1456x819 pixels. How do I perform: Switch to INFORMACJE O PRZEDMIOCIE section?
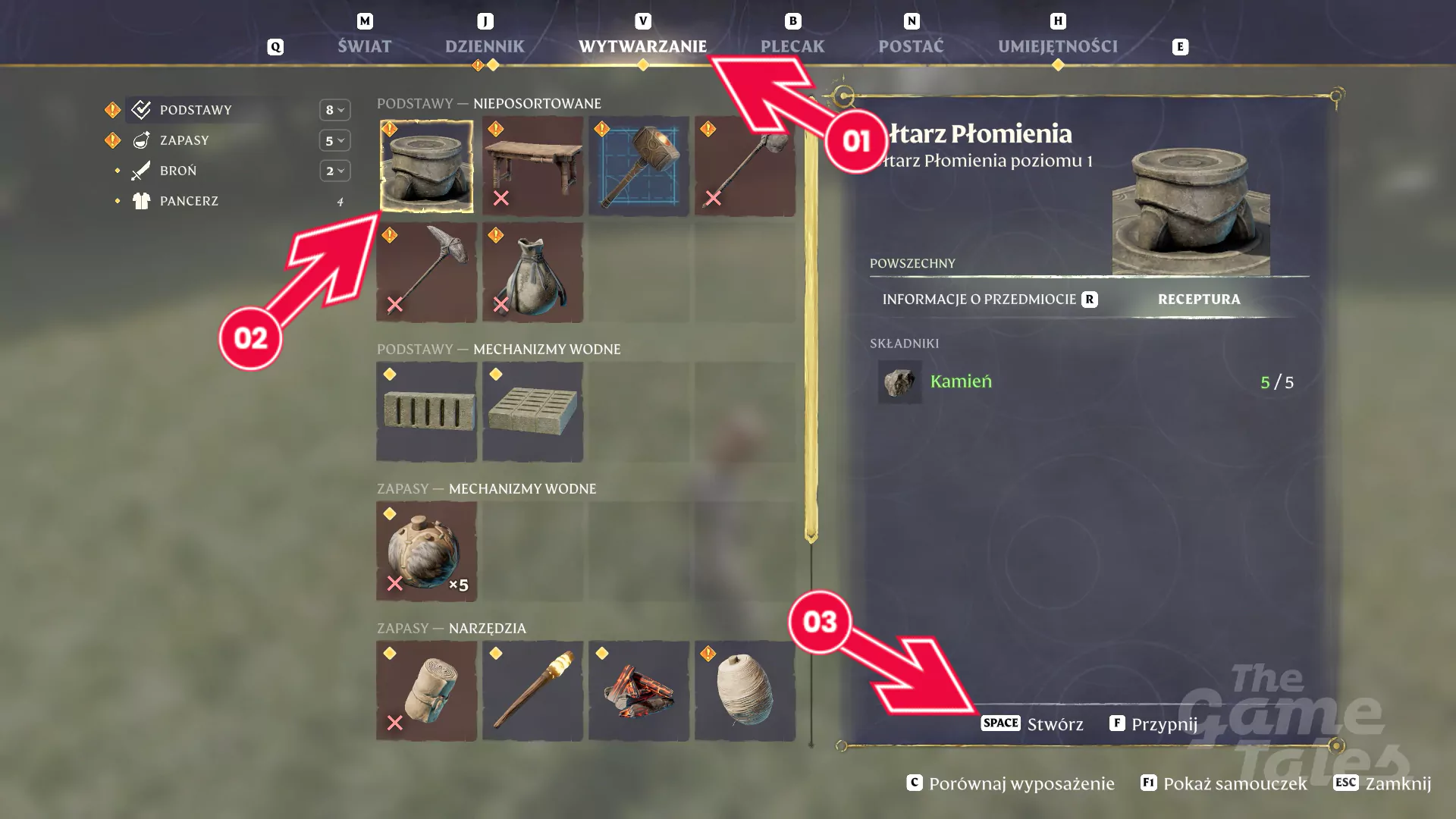coord(979,300)
